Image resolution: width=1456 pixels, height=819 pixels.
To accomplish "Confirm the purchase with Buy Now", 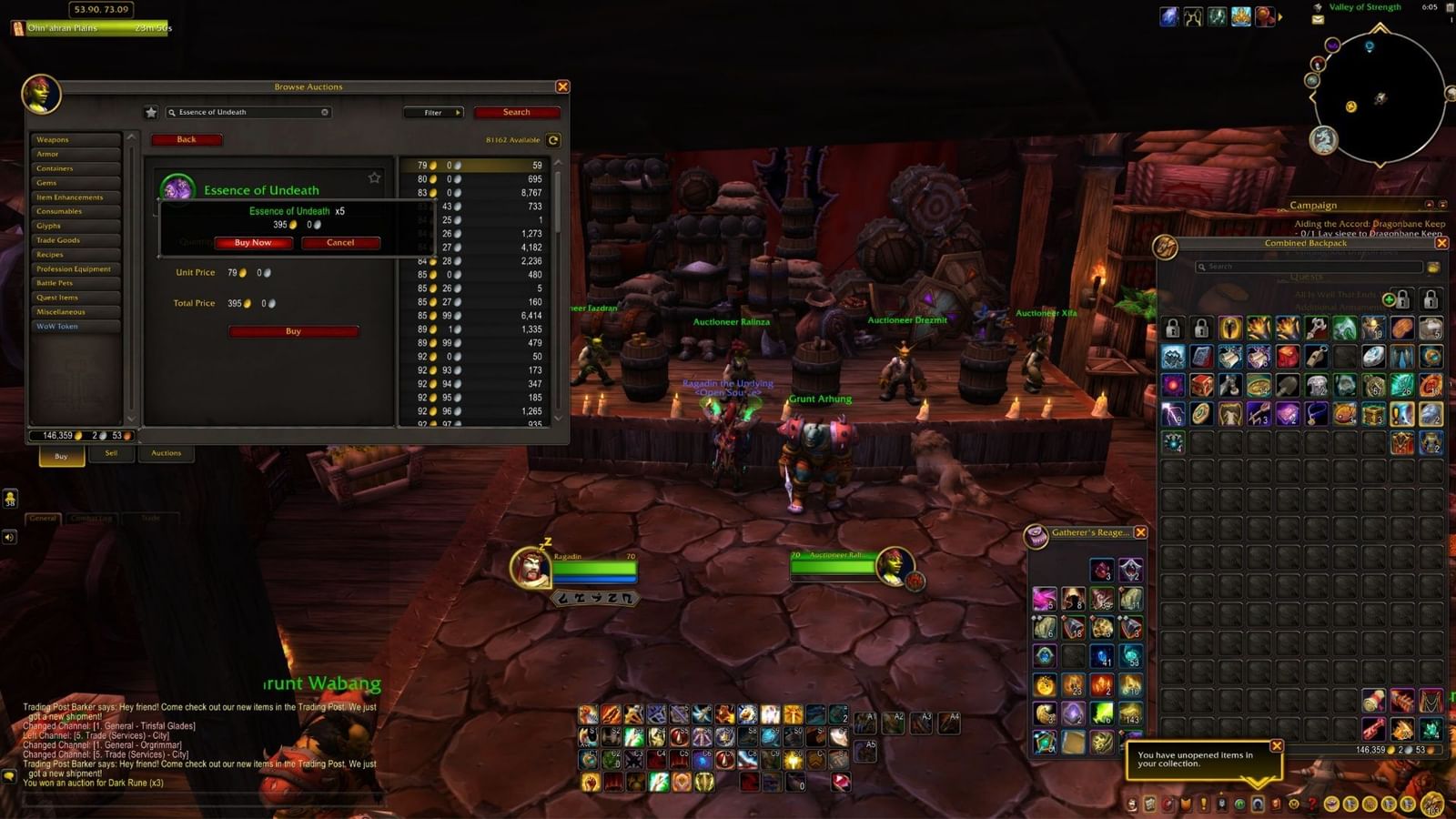I will coord(252,242).
